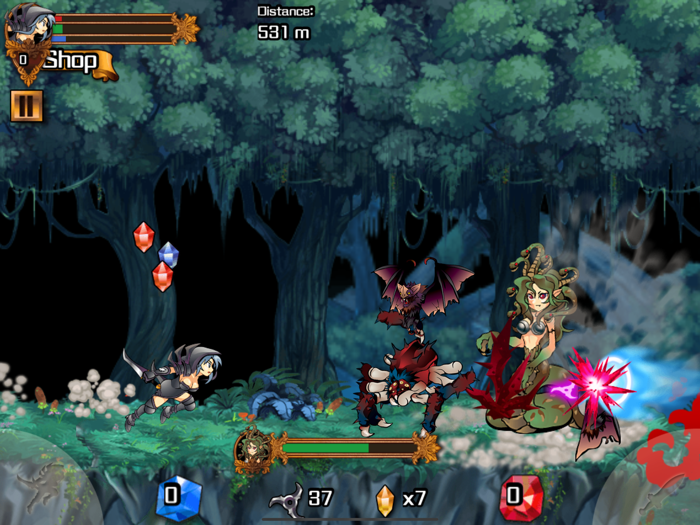Use the blue gem skill
Screen dimensions: 700x525
(x=178, y=495)
